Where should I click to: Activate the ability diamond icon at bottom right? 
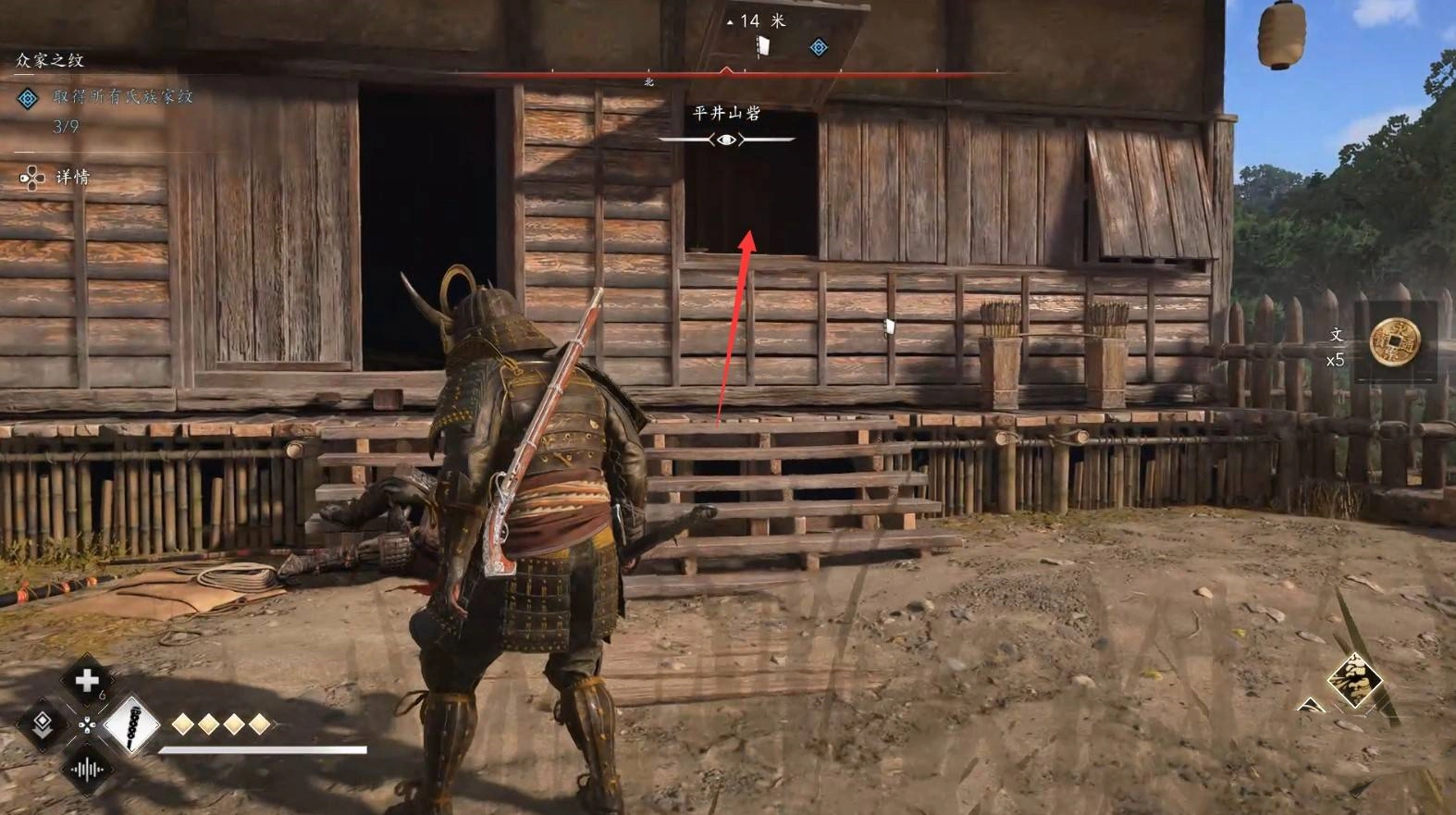click(1355, 682)
